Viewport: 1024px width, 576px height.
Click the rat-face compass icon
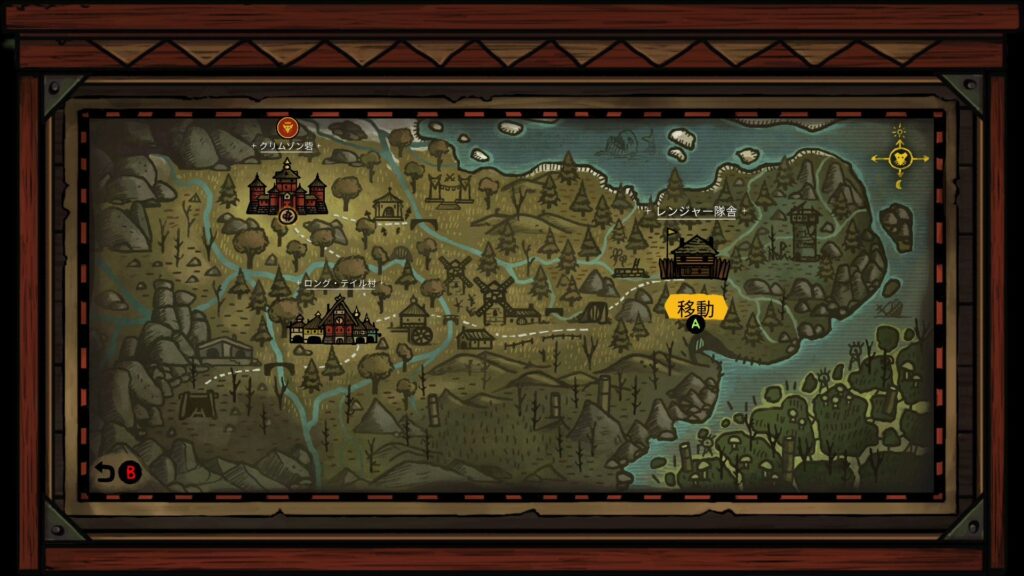pos(899,158)
